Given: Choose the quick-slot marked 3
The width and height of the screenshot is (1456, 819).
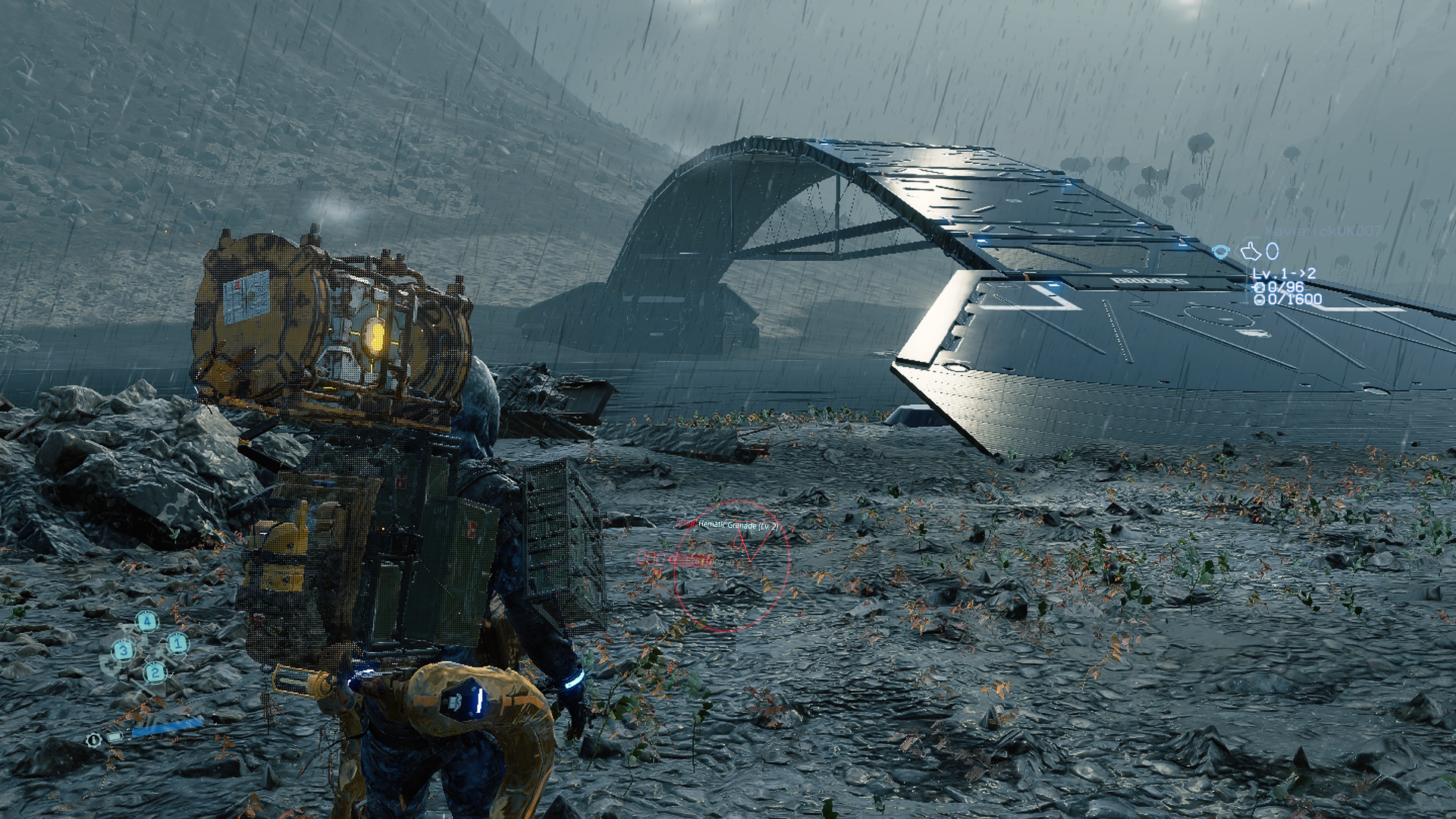Looking at the screenshot, I should pyautogui.click(x=123, y=650).
